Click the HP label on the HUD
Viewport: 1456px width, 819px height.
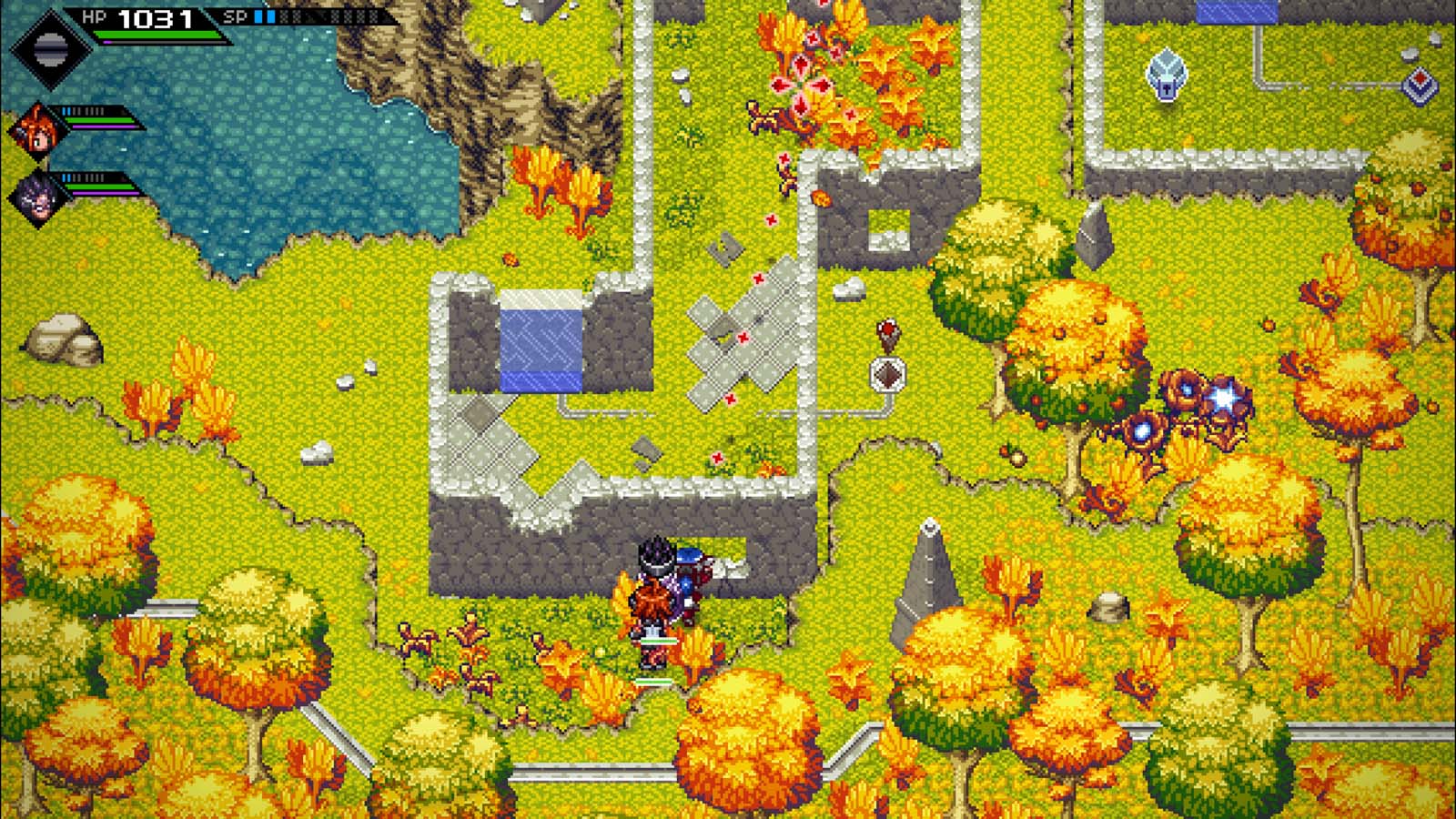[95, 15]
